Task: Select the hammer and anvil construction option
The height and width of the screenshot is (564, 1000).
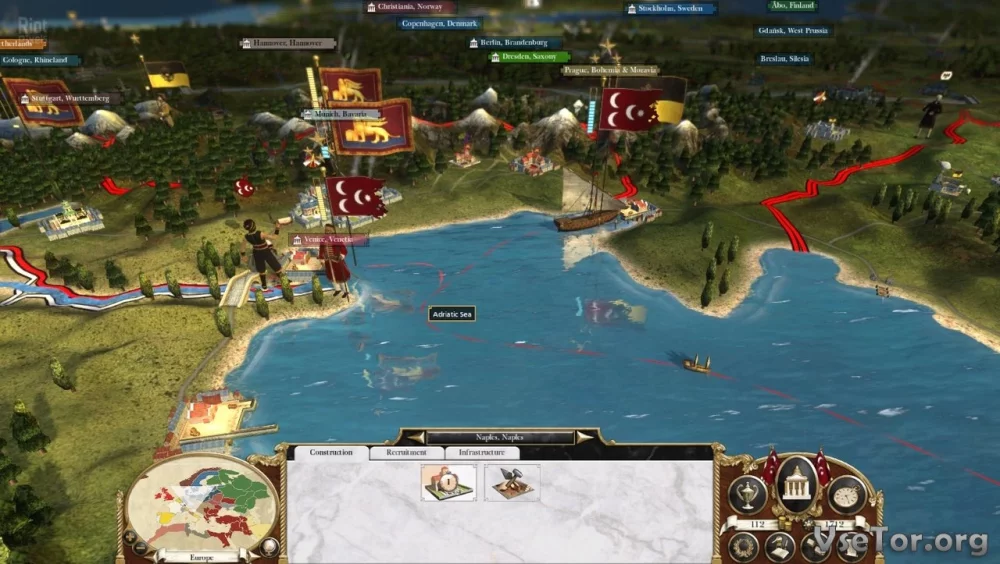Action: click(512, 482)
